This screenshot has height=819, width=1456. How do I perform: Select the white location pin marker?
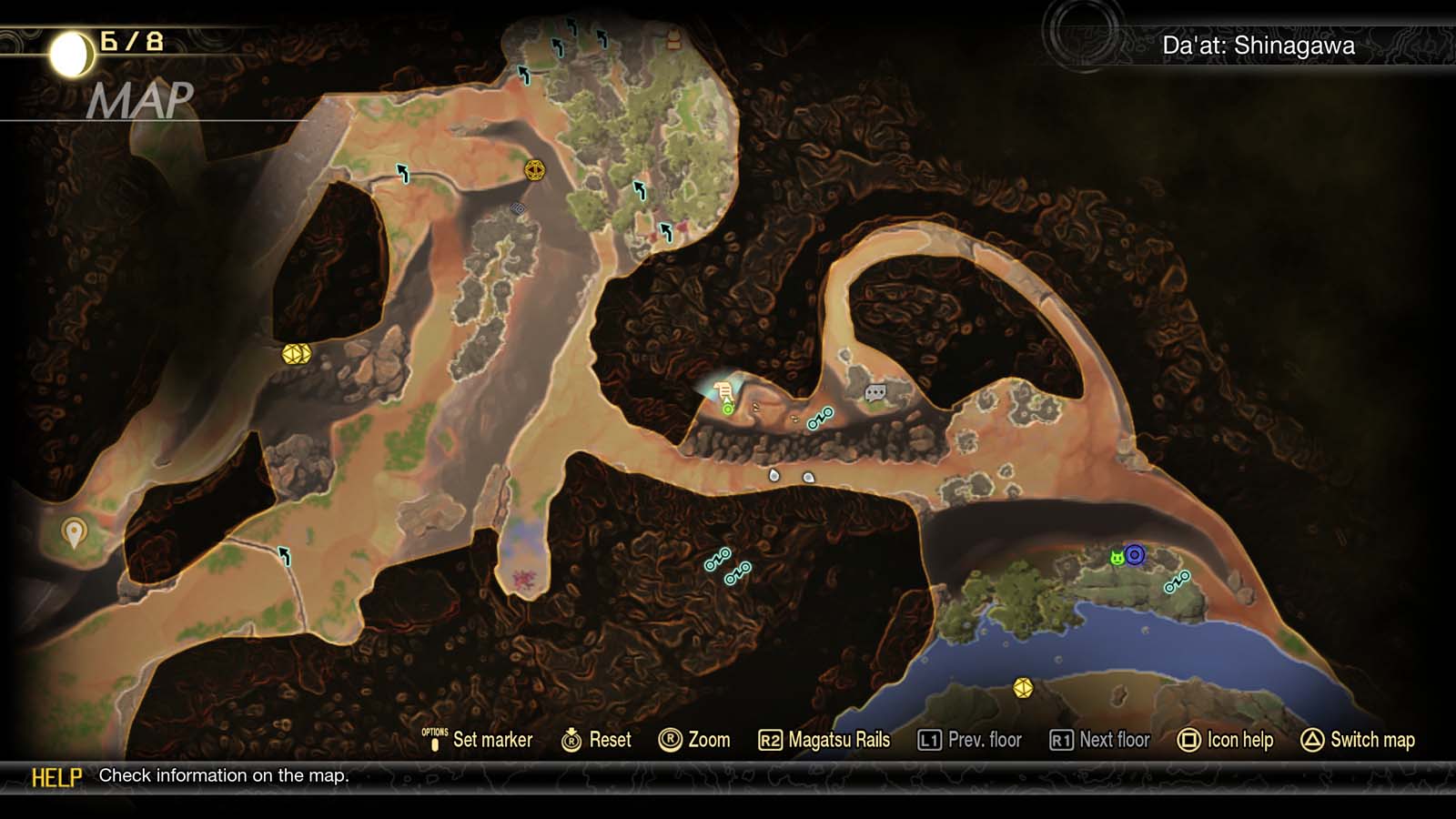(74, 531)
